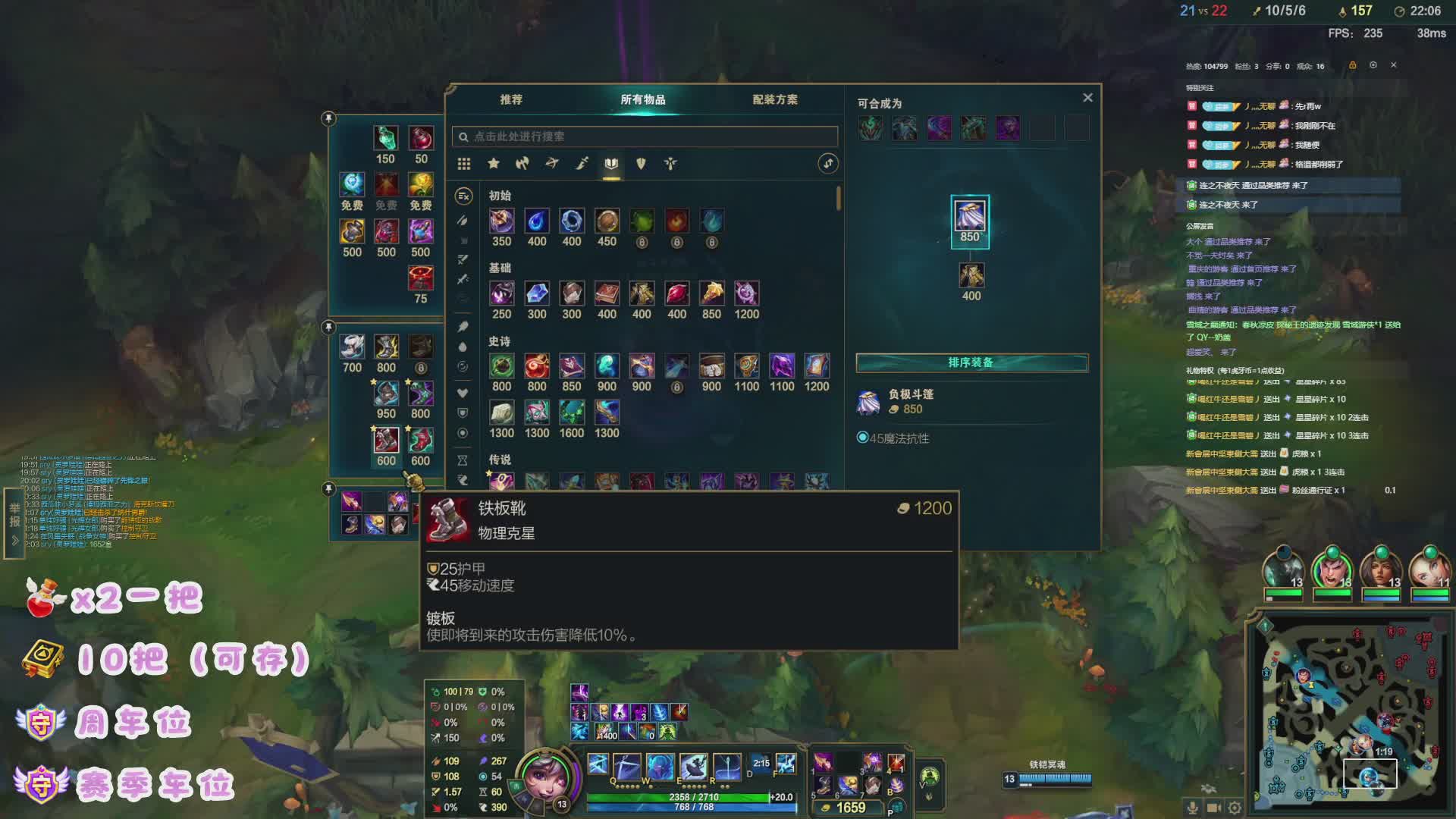Pick the 700-gold boots in recommended panel
Image resolution: width=1456 pixels, height=819 pixels.
click(x=352, y=347)
